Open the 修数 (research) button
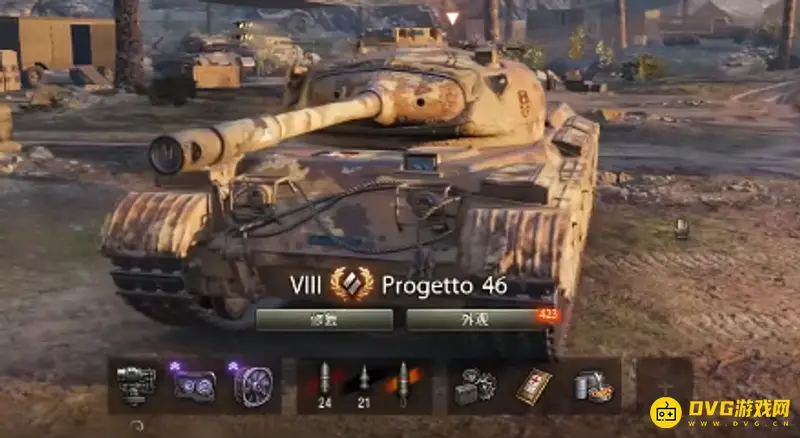 click(x=324, y=320)
